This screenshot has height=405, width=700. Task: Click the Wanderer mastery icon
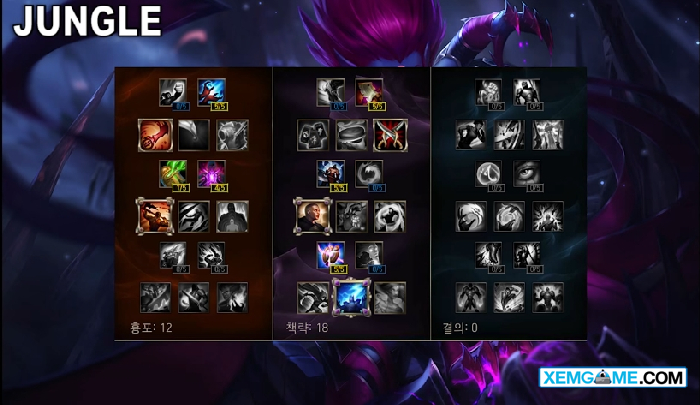pyautogui.click(x=330, y=92)
